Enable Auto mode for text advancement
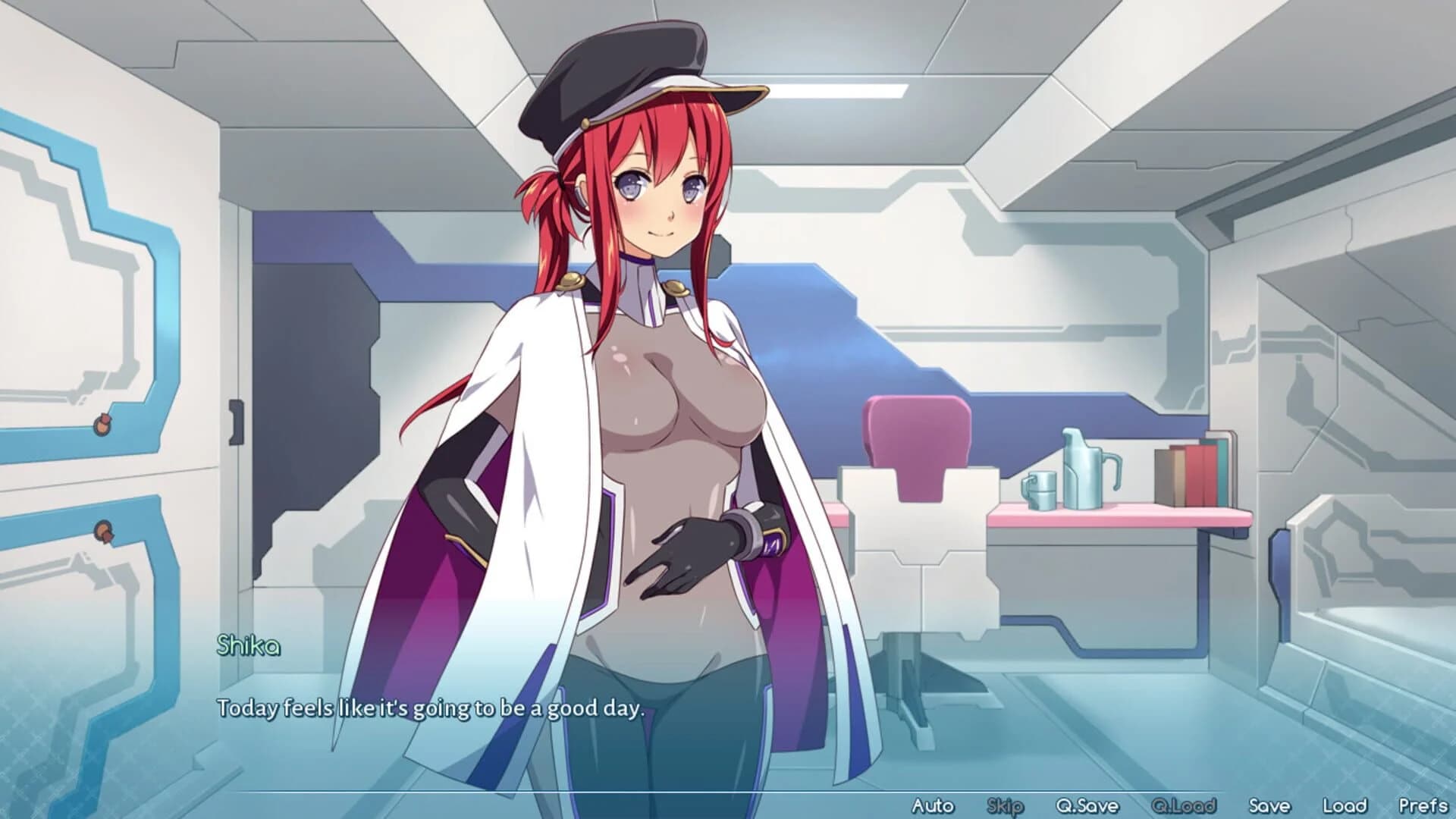1456x819 pixels. click(x=934, y=806)
